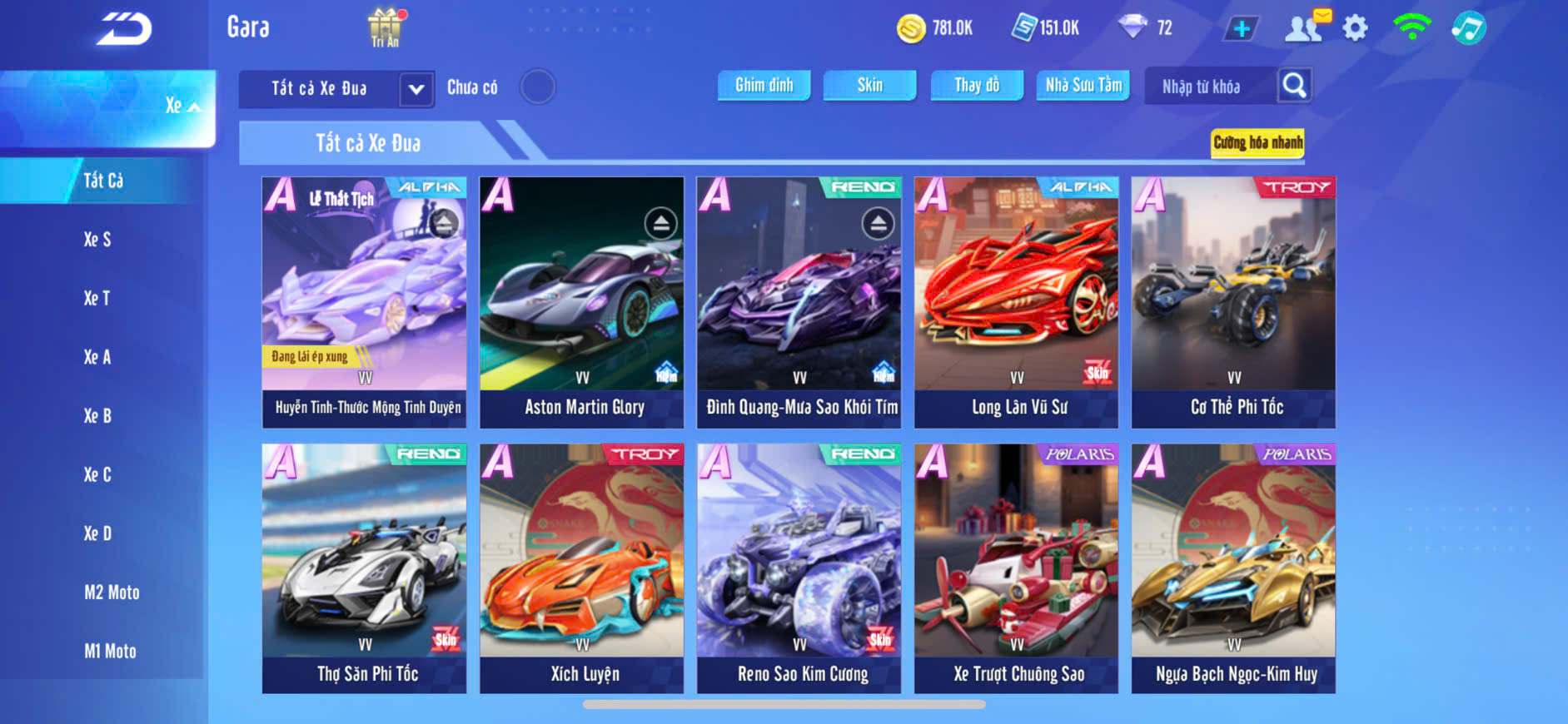Open the Ghim đỉnh option
The height and width of the screenshot is (724, 1568).
click(x=764, y=86)
